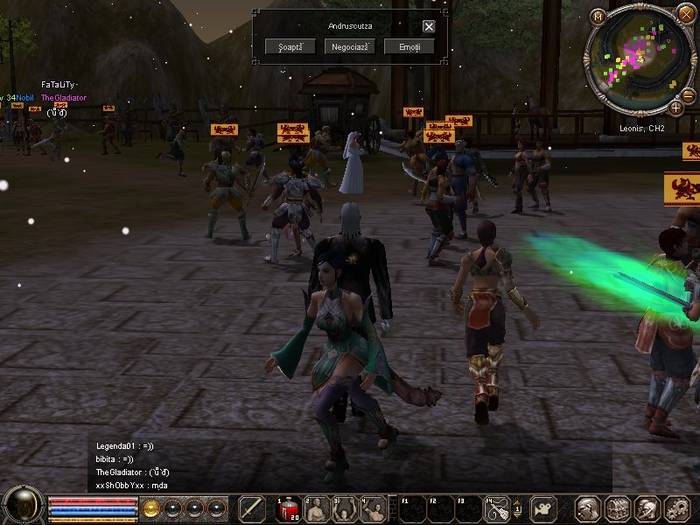
Task: Zoom in the minimap with the plus button
Action: [676, 107]
